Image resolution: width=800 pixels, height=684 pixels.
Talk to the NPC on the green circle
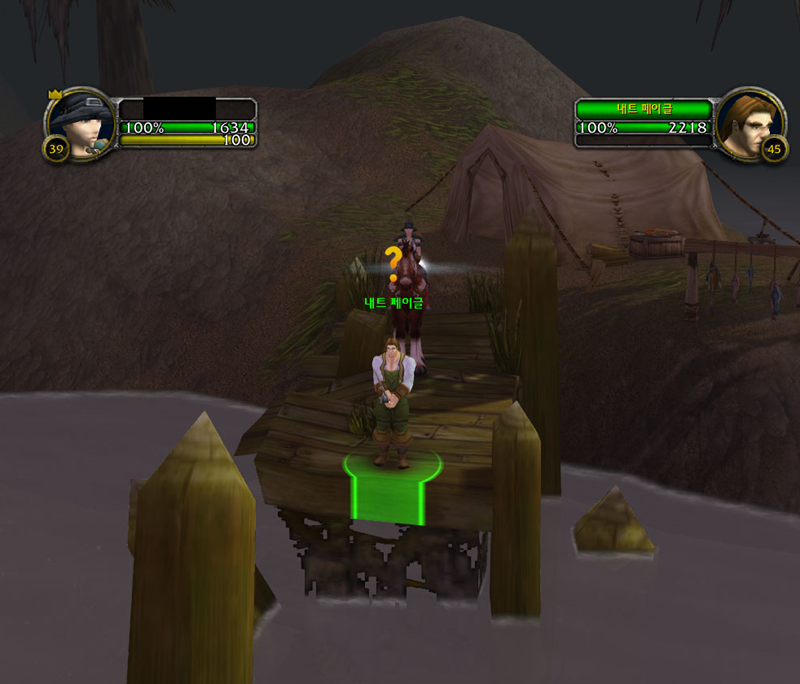click(x=391, y=405)
